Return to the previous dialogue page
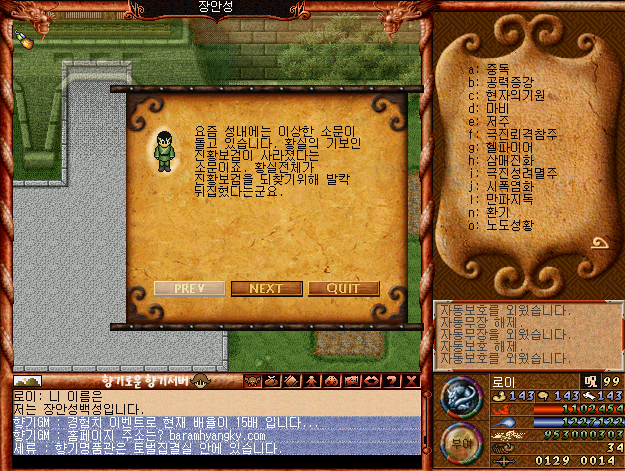This screenshot has height=471, width=625. click(189, 289)
